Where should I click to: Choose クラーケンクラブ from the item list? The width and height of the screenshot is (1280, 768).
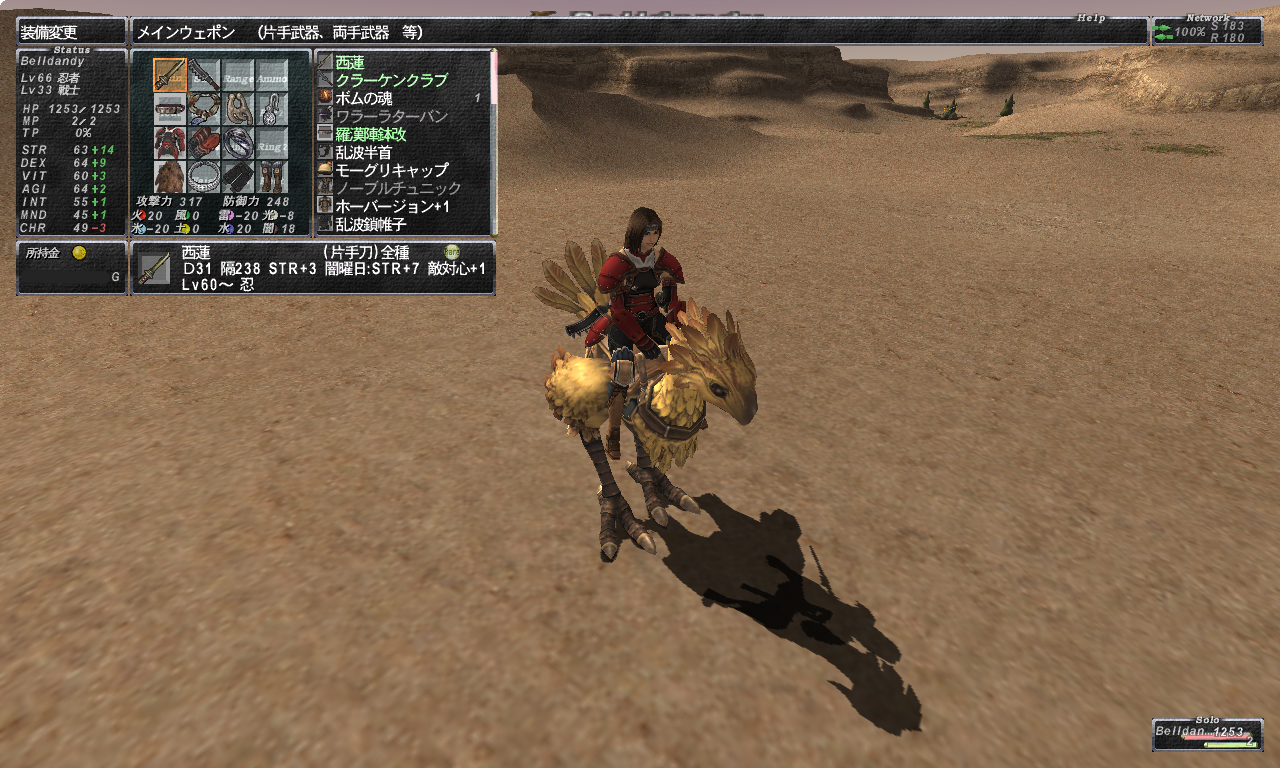coord(391,80)
